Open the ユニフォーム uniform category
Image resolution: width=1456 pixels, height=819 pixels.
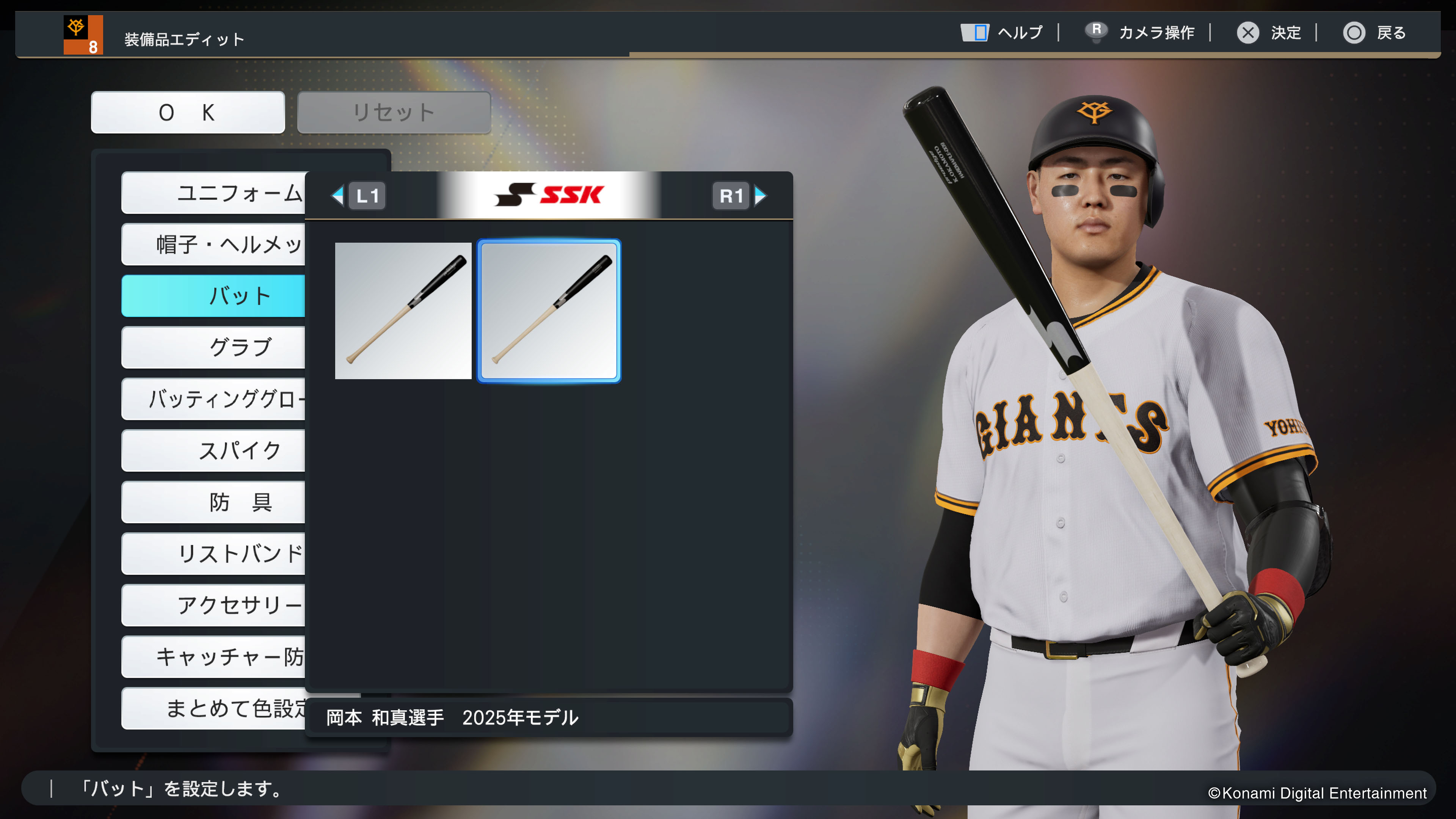point(213,193)
